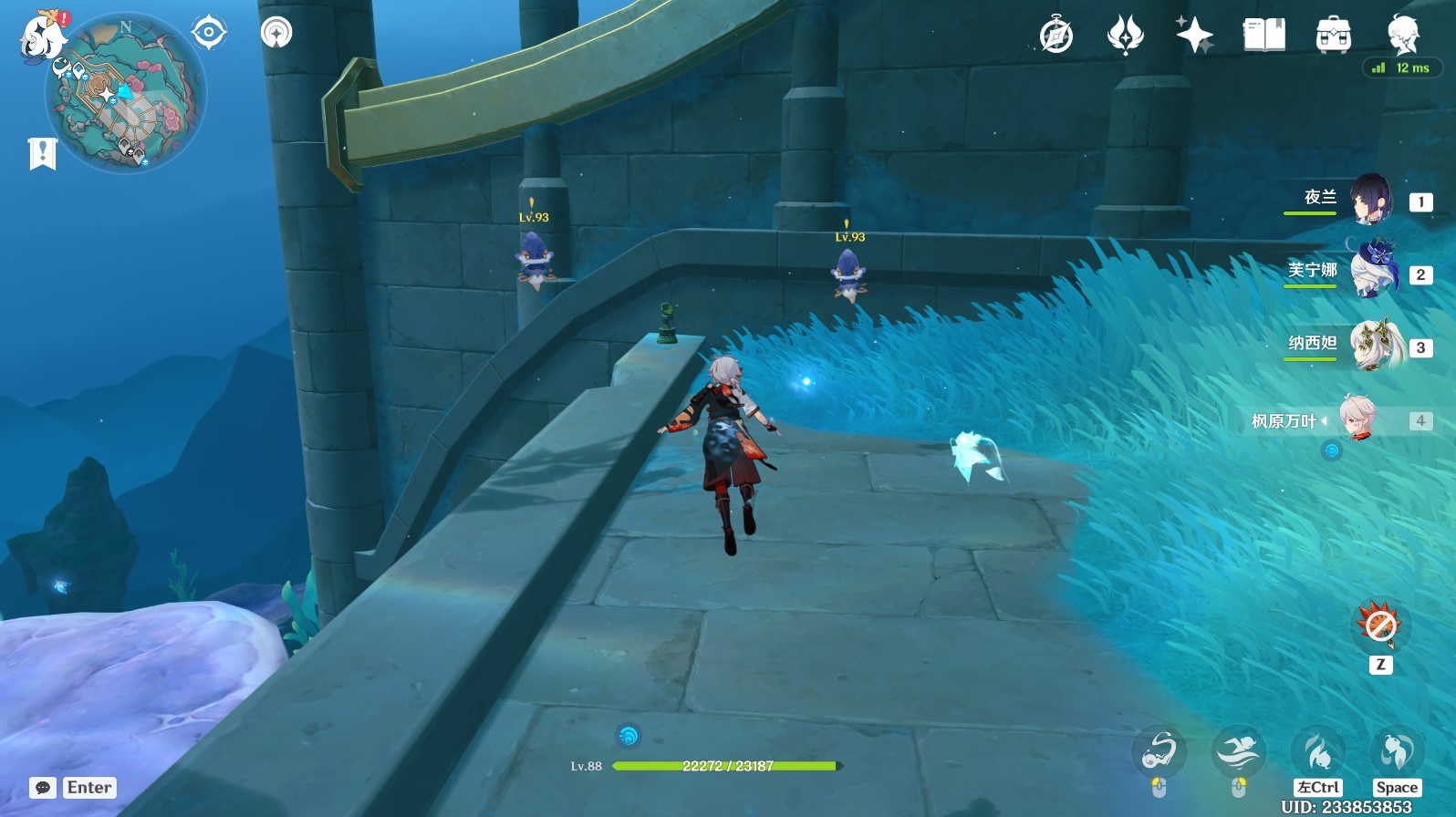
Task: Open the Paimon menu icon
Action: (x=43, y=37)
